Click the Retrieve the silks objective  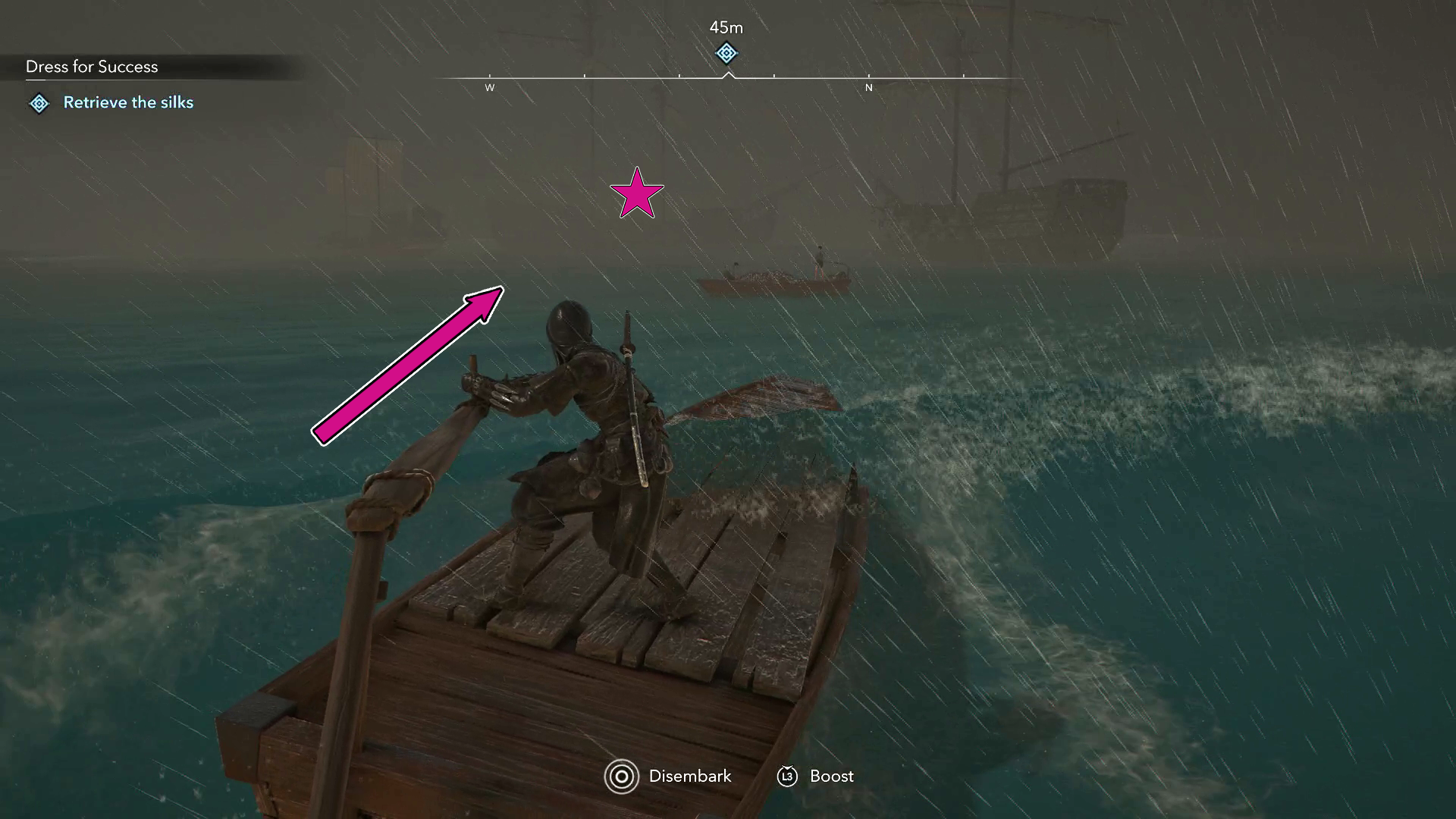coord(128,102)
